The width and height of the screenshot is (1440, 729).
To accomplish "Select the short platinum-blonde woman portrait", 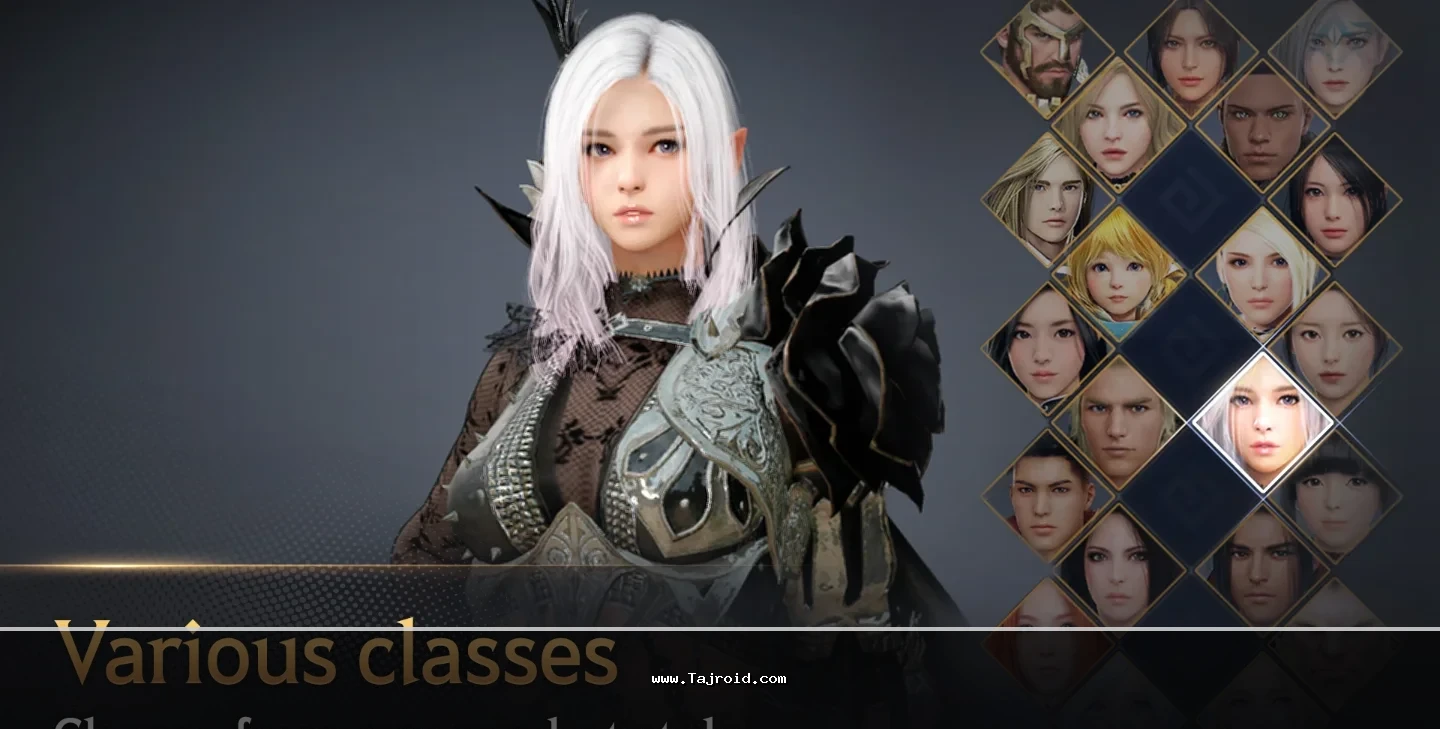I will (1262, 272).
